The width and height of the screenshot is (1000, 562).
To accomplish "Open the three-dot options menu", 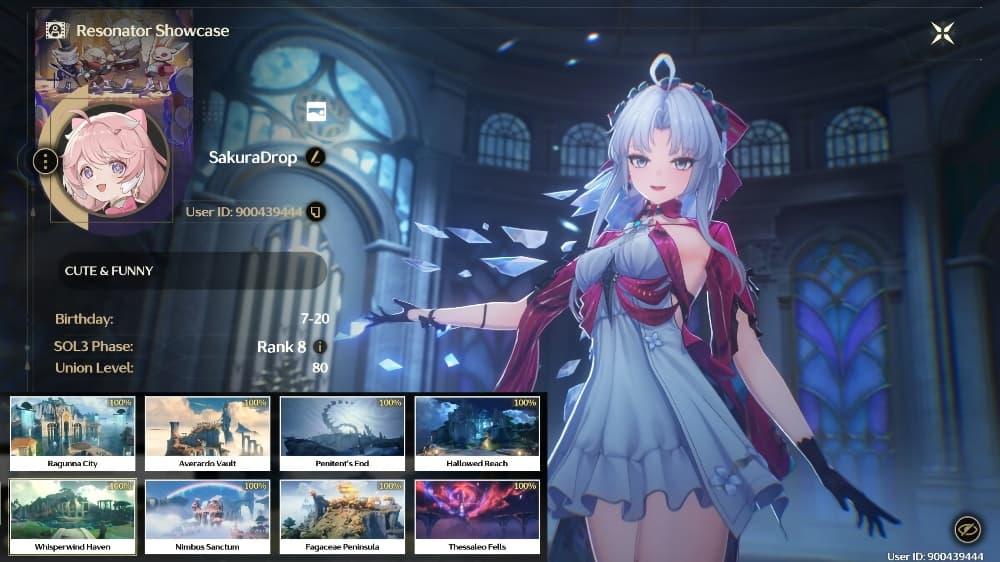I will (45, 160).
